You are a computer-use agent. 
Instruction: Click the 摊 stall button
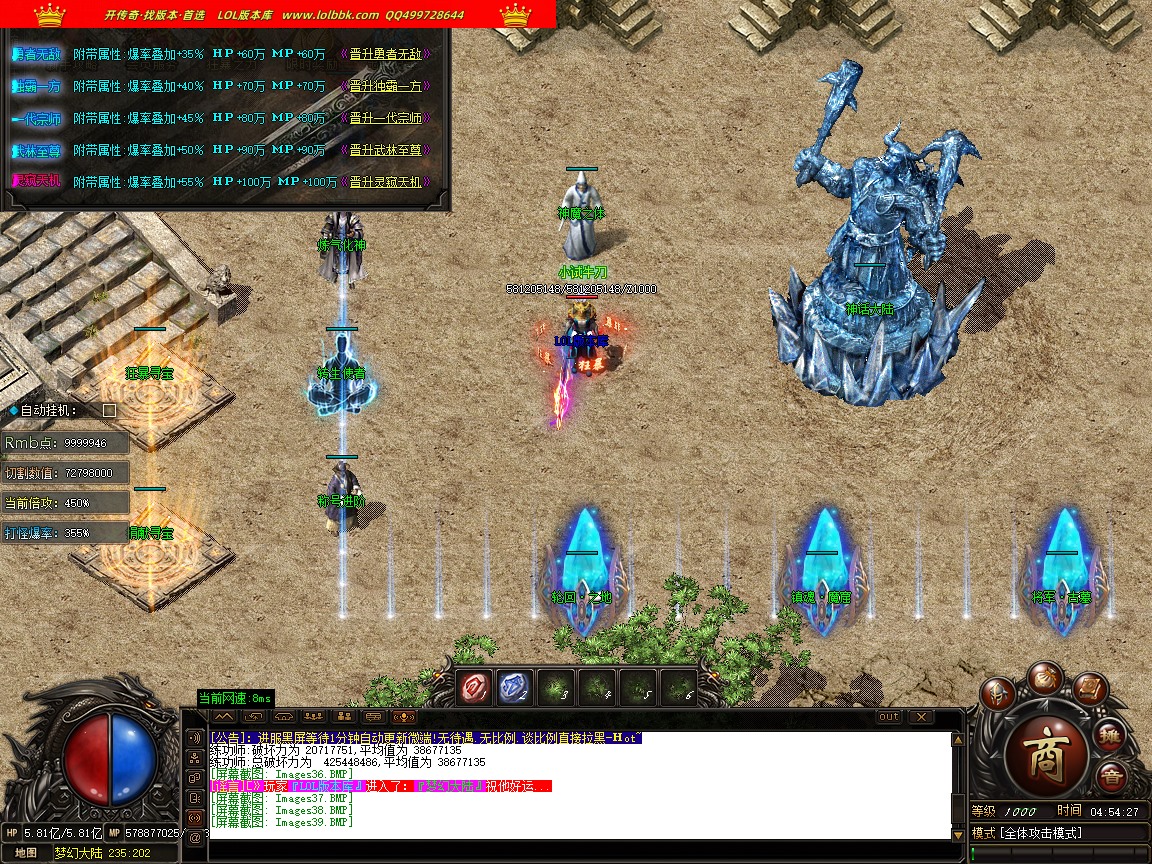click(x=1110, y=737)
